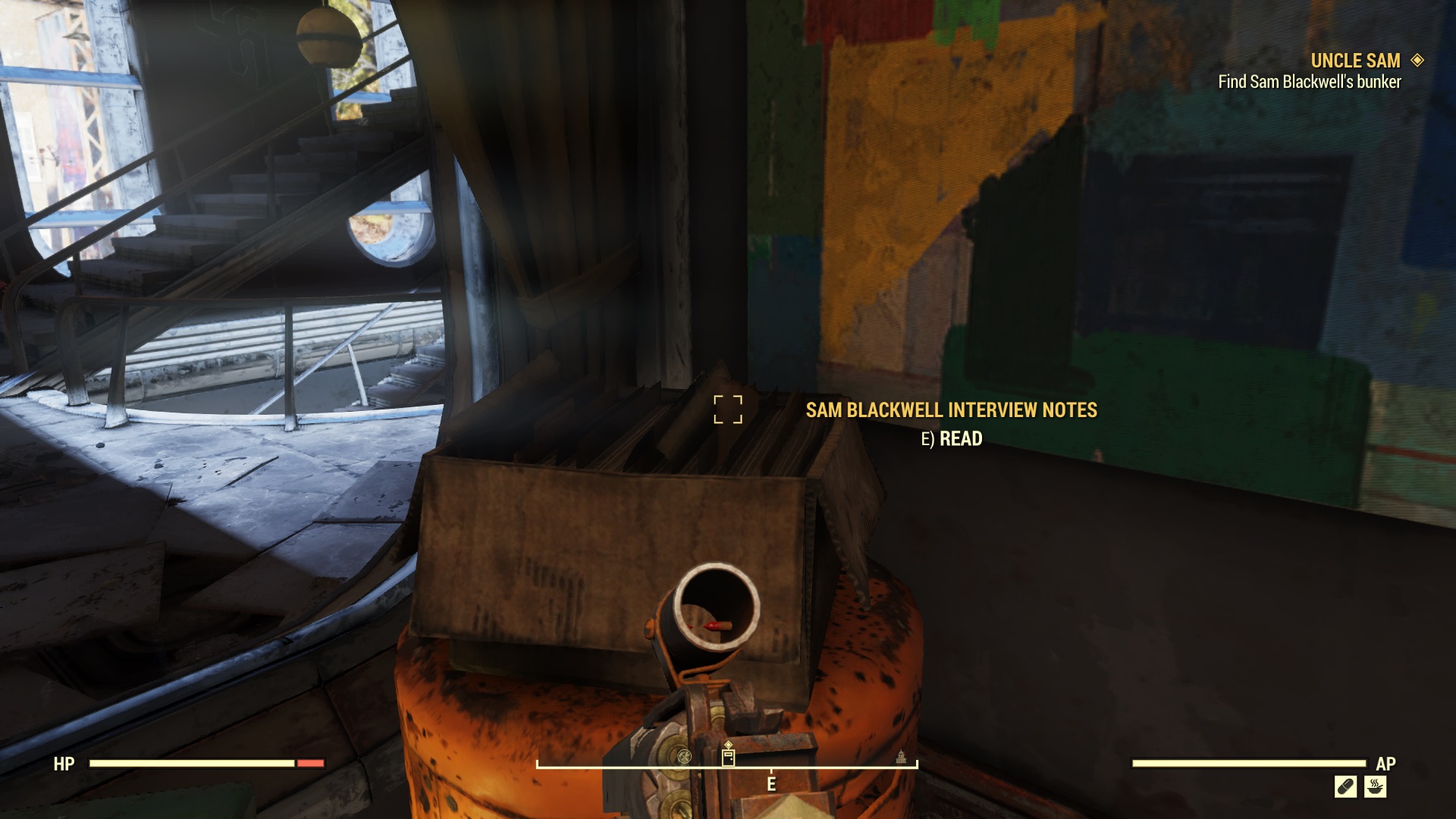Viewport: 1456px width, 819px height.
Task: Select the Capitol building marker on the compass
Action: tap(902, 758)
